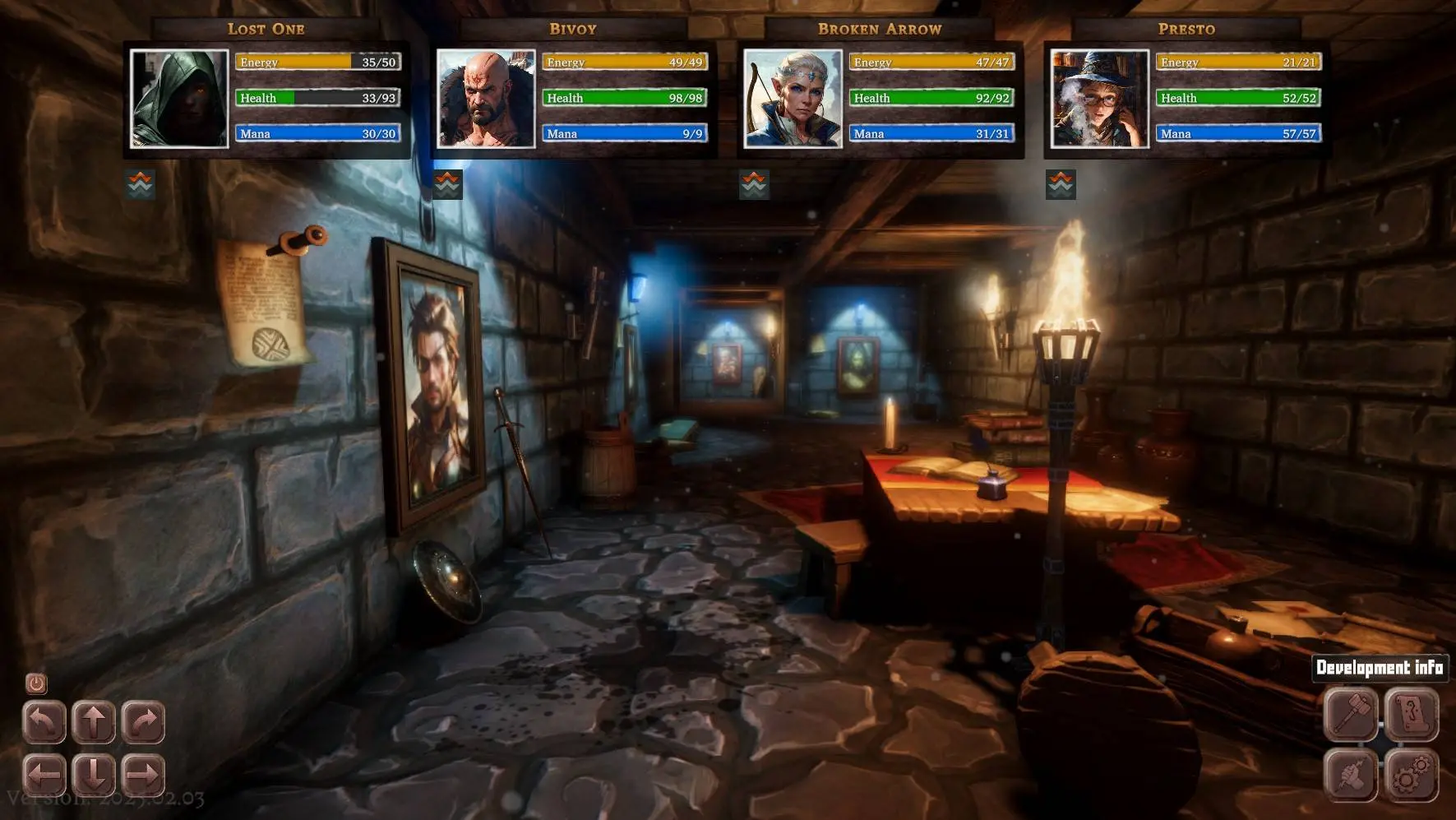1456x820 pixels.
Task: Click the status effect icon under Broken Arrow
Action: pyautogui.click(x=756, y=183)
